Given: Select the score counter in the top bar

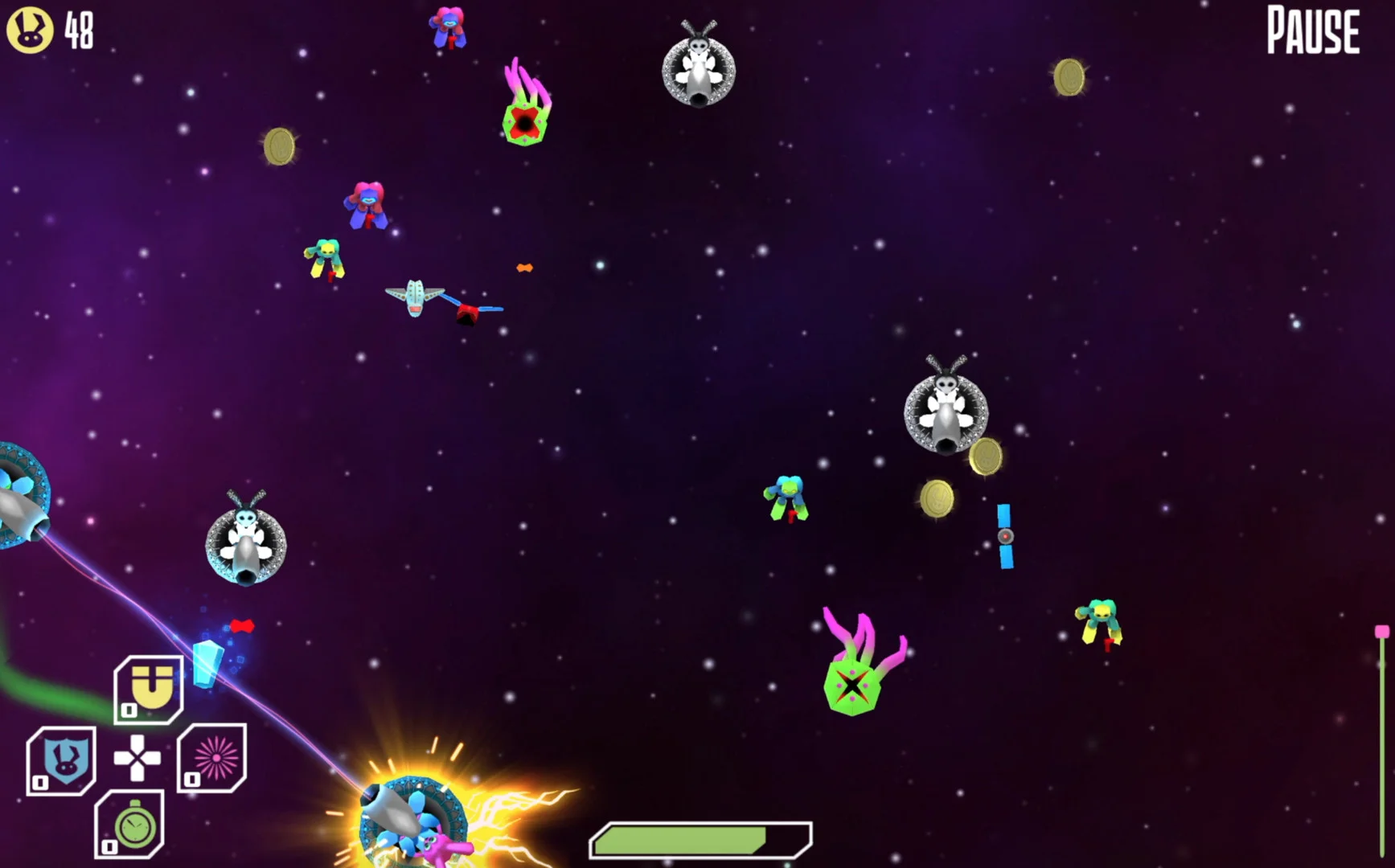Looking at the screenshot, I should (x=56, y=31).
